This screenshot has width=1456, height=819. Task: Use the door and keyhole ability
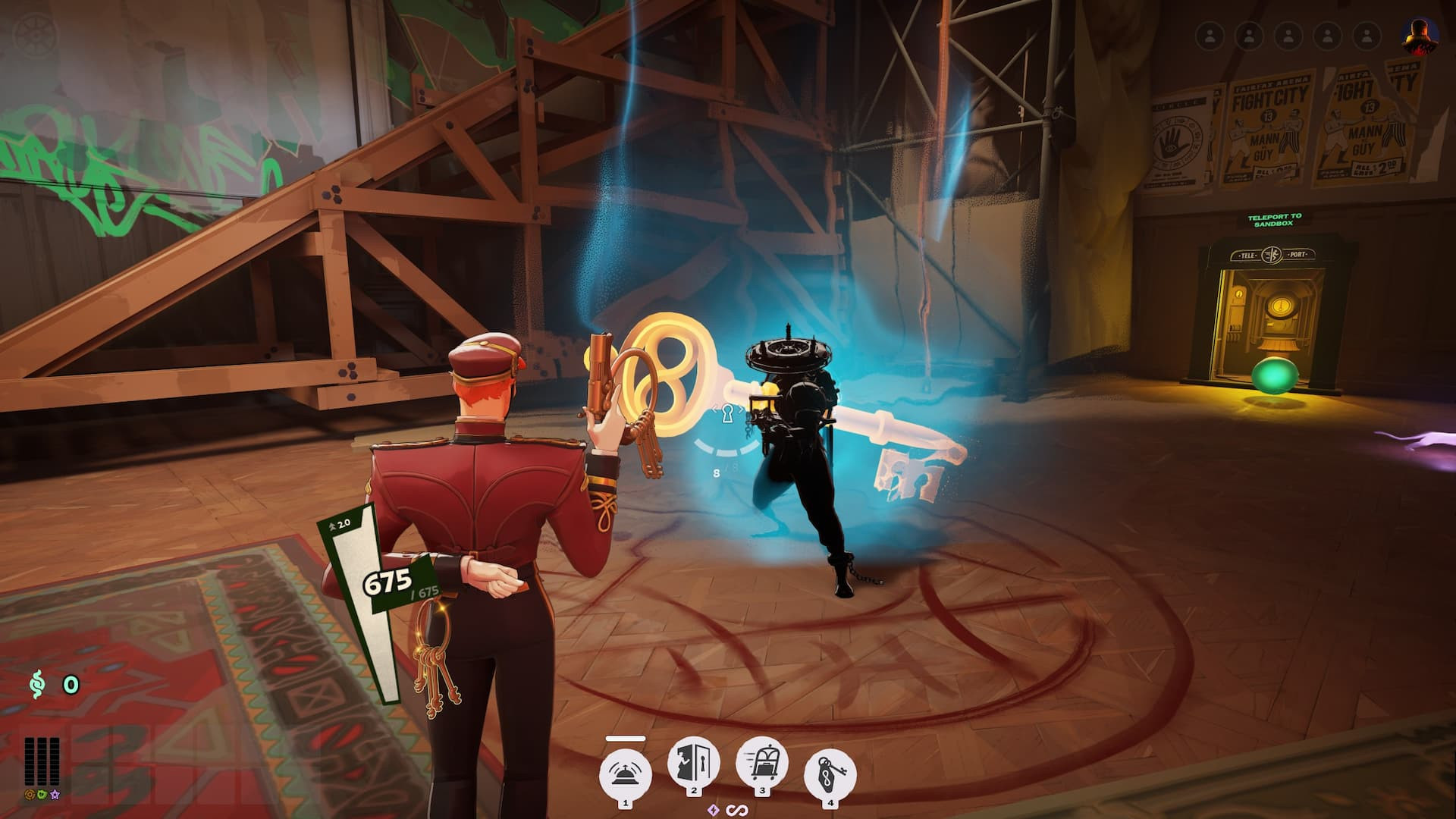693,764
